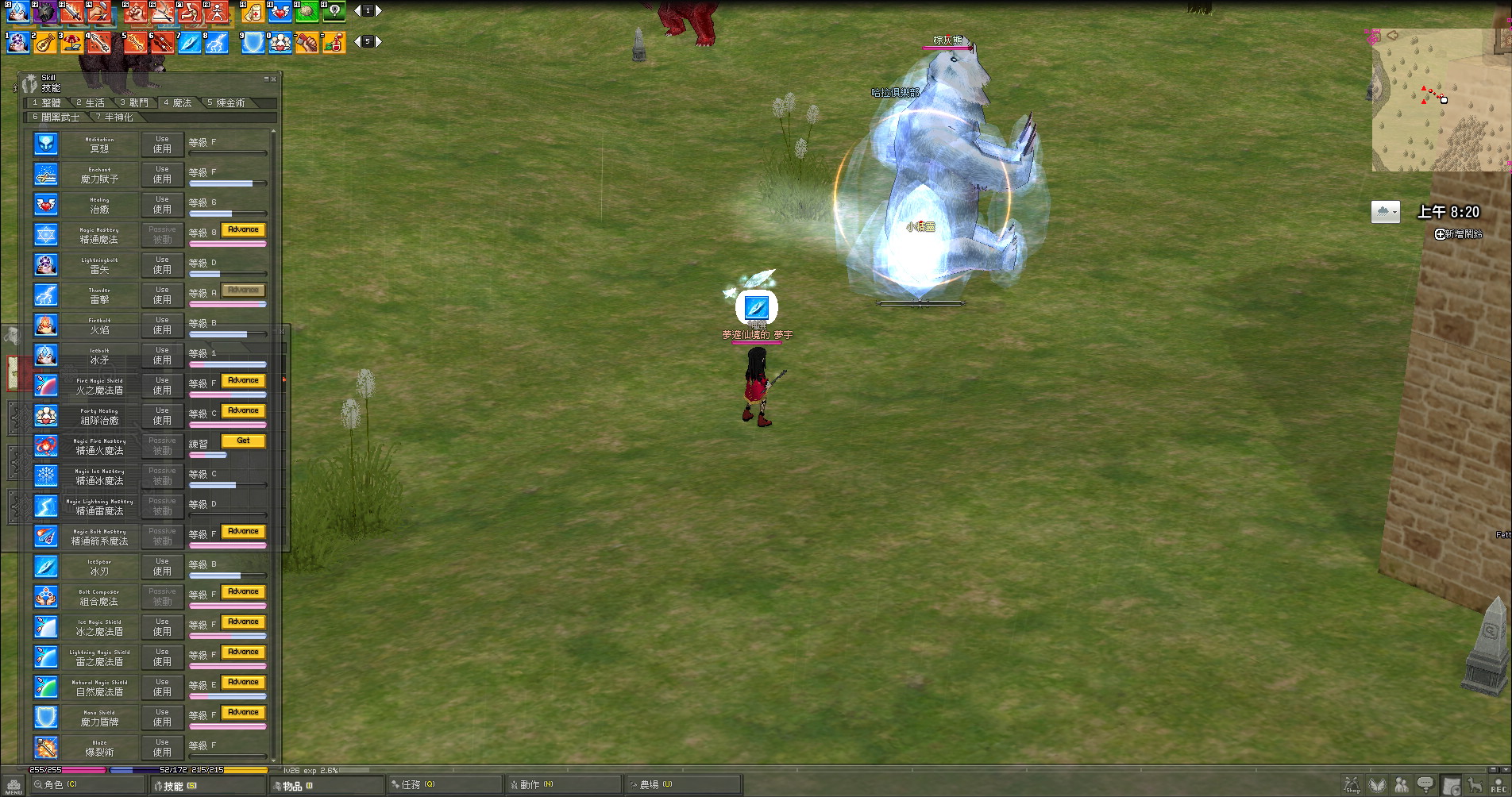Click the Icebolt skill icon
1512x797 pixels.
coord(46,355)
